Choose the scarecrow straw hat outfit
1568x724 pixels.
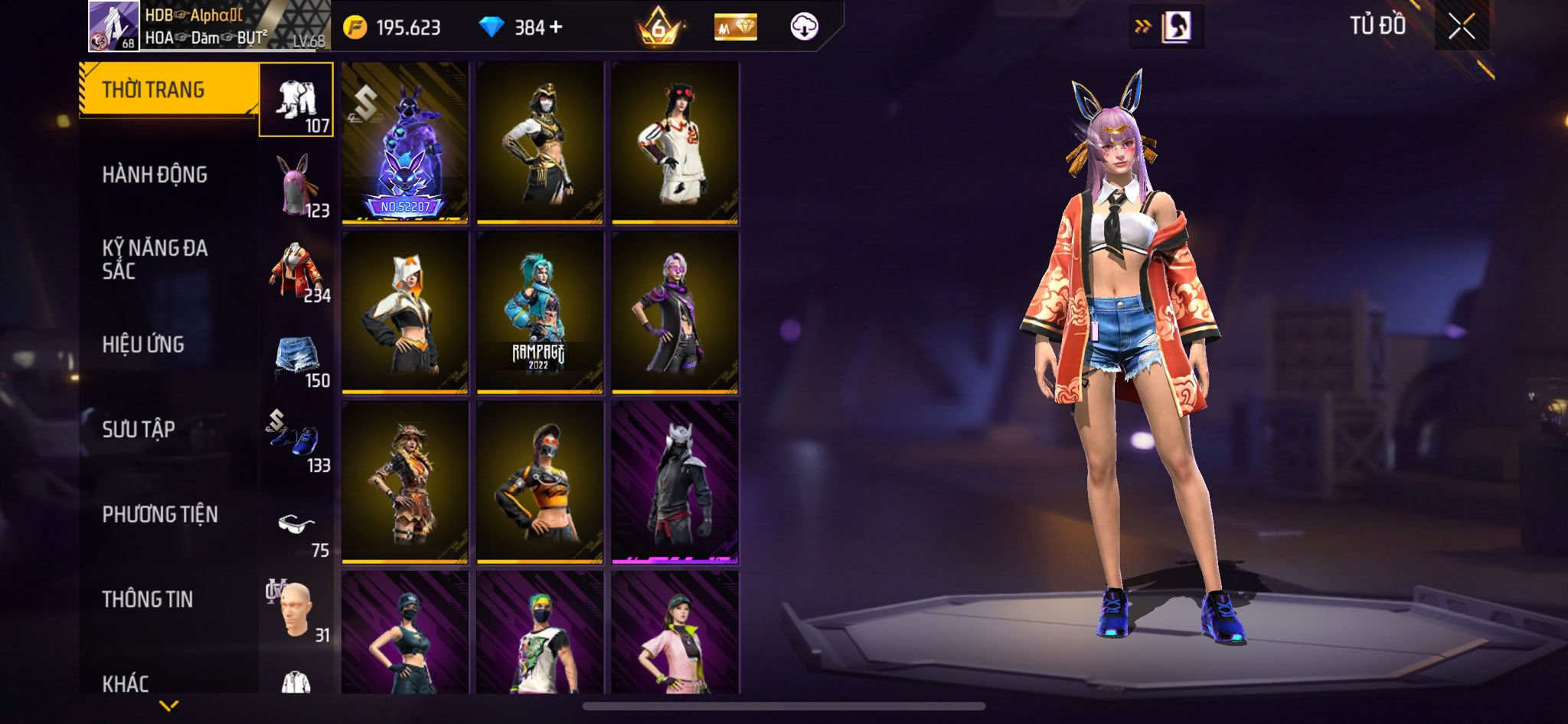pyautogui.click(x=405, y=483)
